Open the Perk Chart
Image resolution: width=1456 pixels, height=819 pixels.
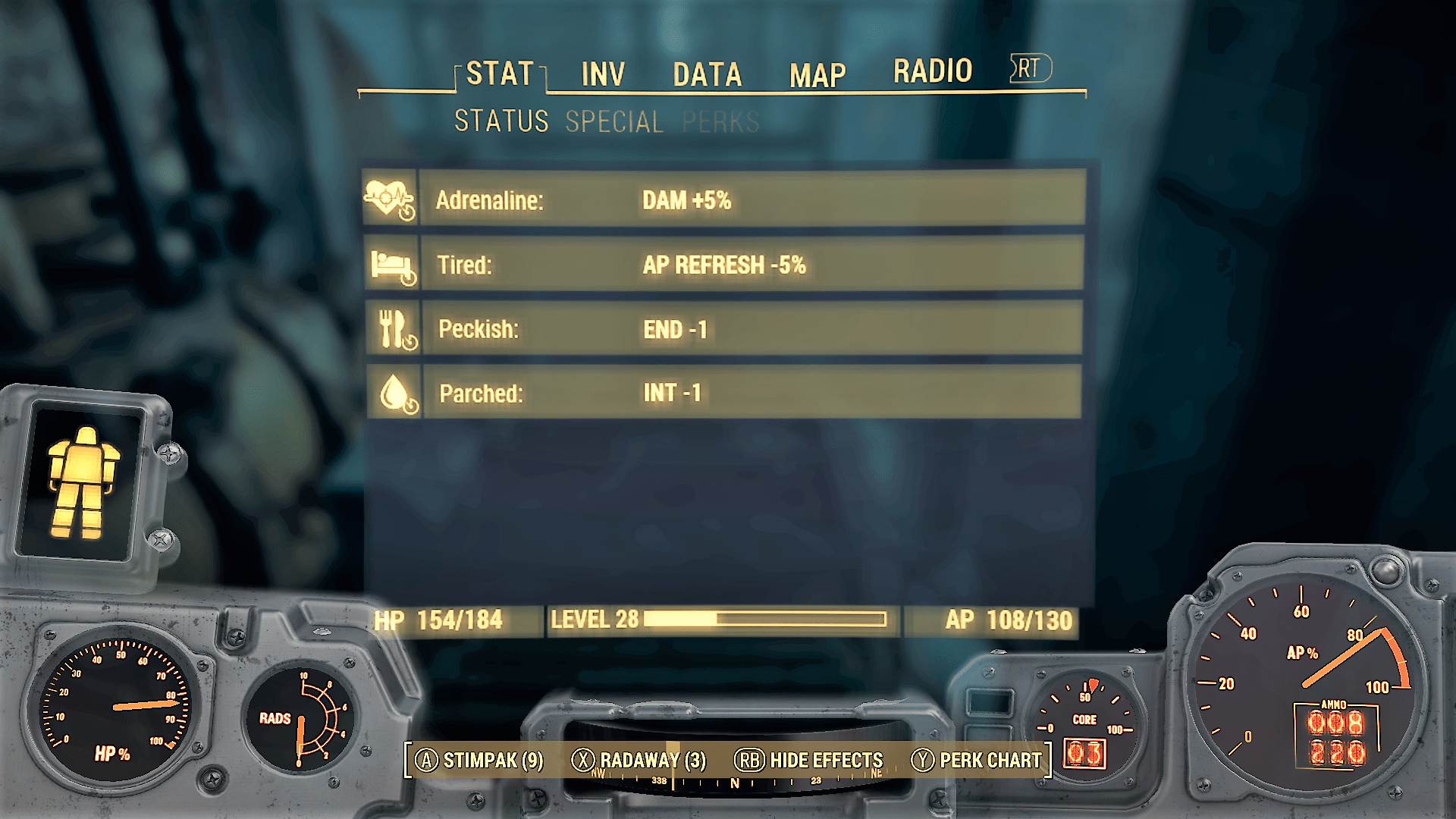977,760
